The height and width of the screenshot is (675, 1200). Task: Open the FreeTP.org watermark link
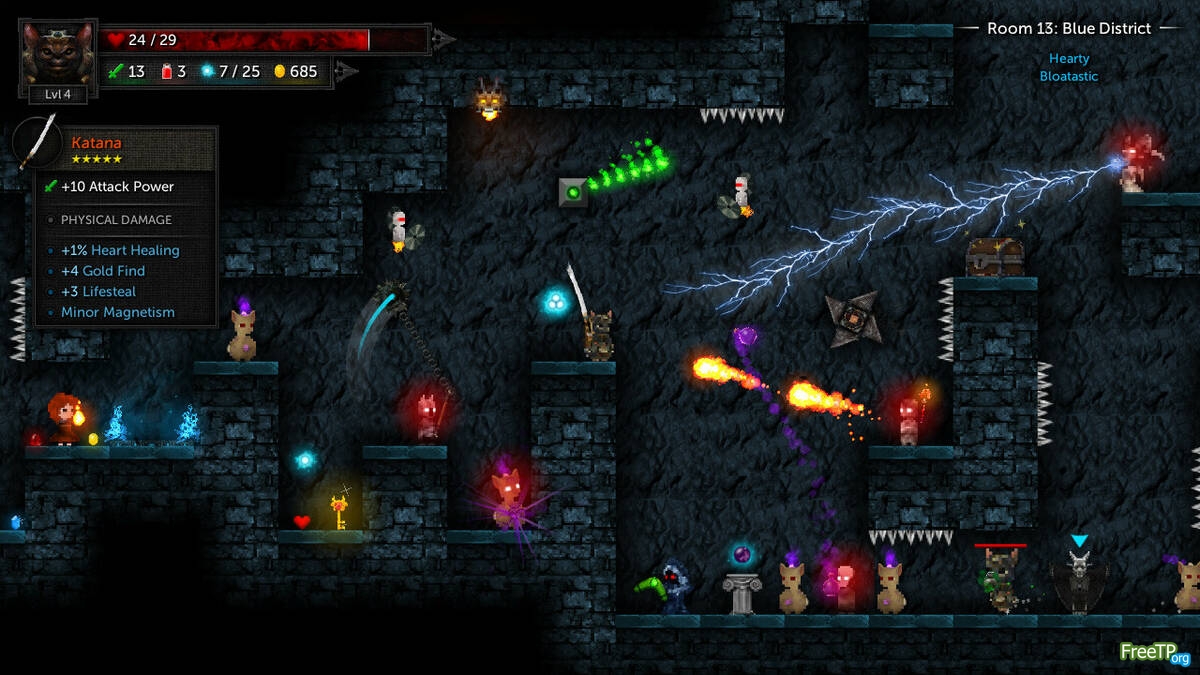pyautogui.click(x=1154, y=652)
